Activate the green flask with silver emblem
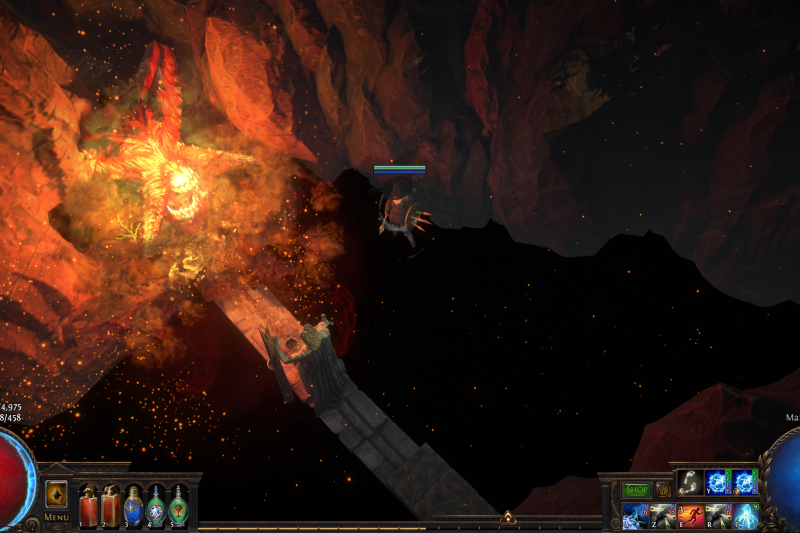 click(x=156, y=506)
